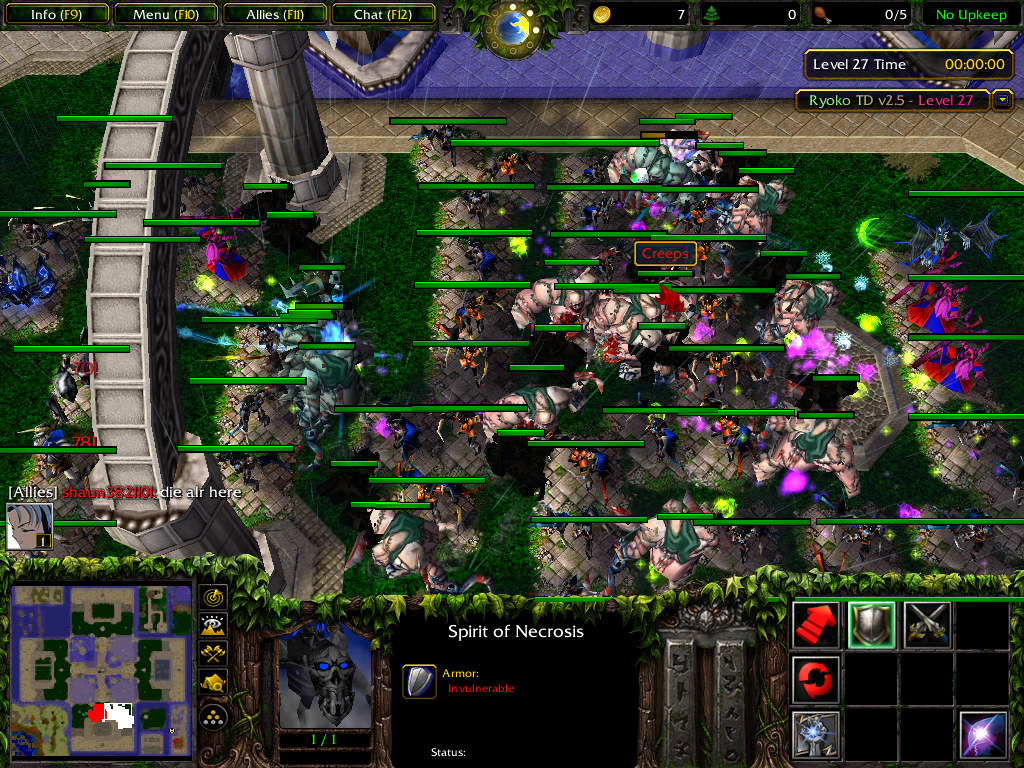The width and height of the screenshot is (1024, 768).
Task: Collapse the Ryoko TD multiboard with arrow button
Action: tap(1004, 100)
